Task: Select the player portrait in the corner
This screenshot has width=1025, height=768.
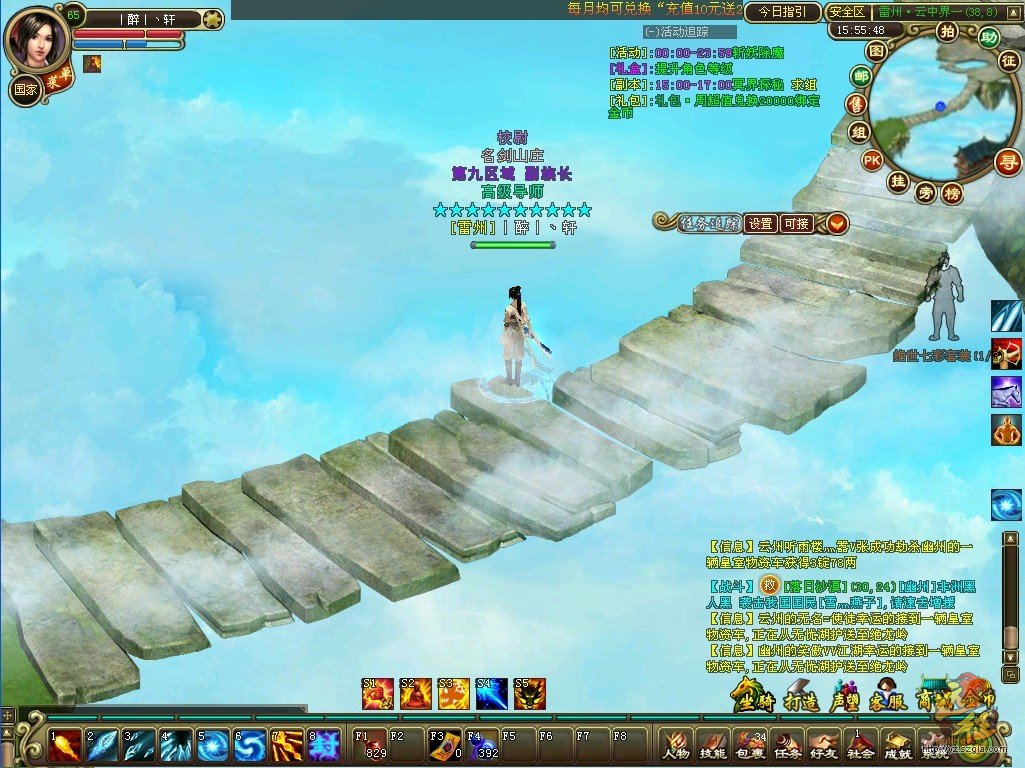Action: pyautogui.click(x=37, y=38)
